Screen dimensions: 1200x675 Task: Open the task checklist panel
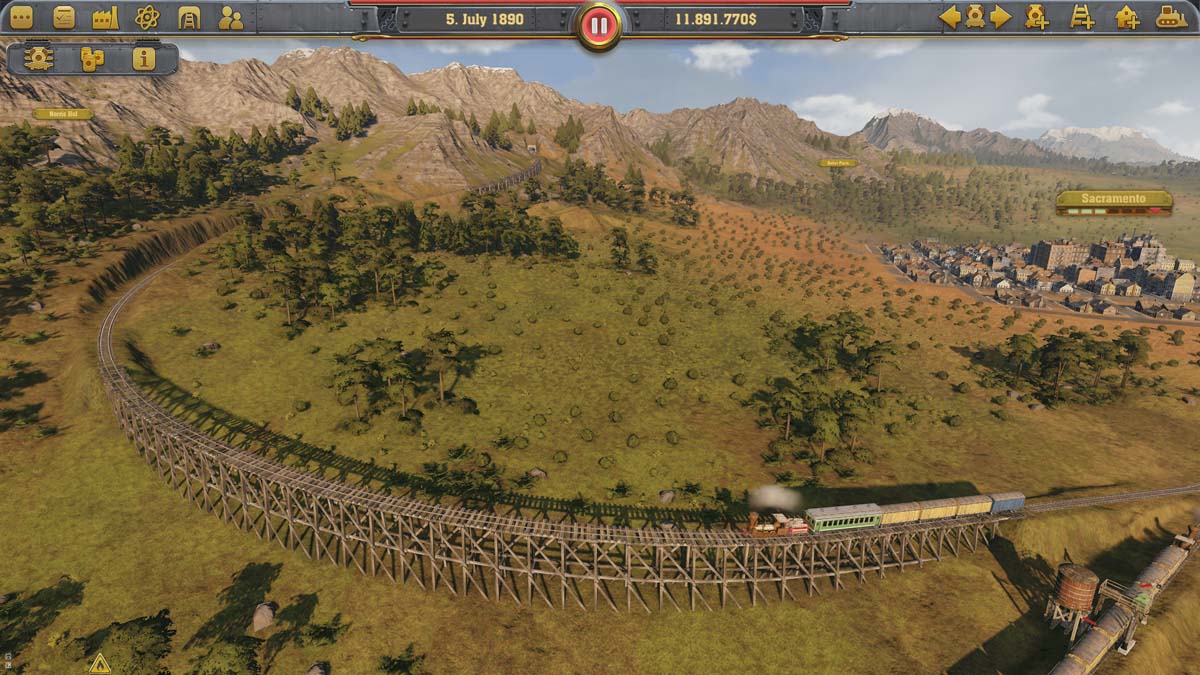point(63,17)
